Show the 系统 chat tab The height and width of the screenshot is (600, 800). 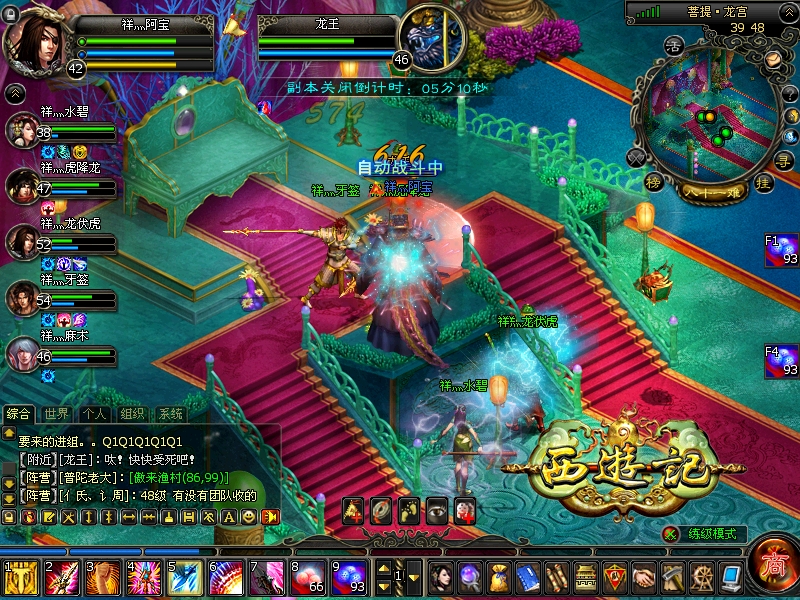[171, 414]
